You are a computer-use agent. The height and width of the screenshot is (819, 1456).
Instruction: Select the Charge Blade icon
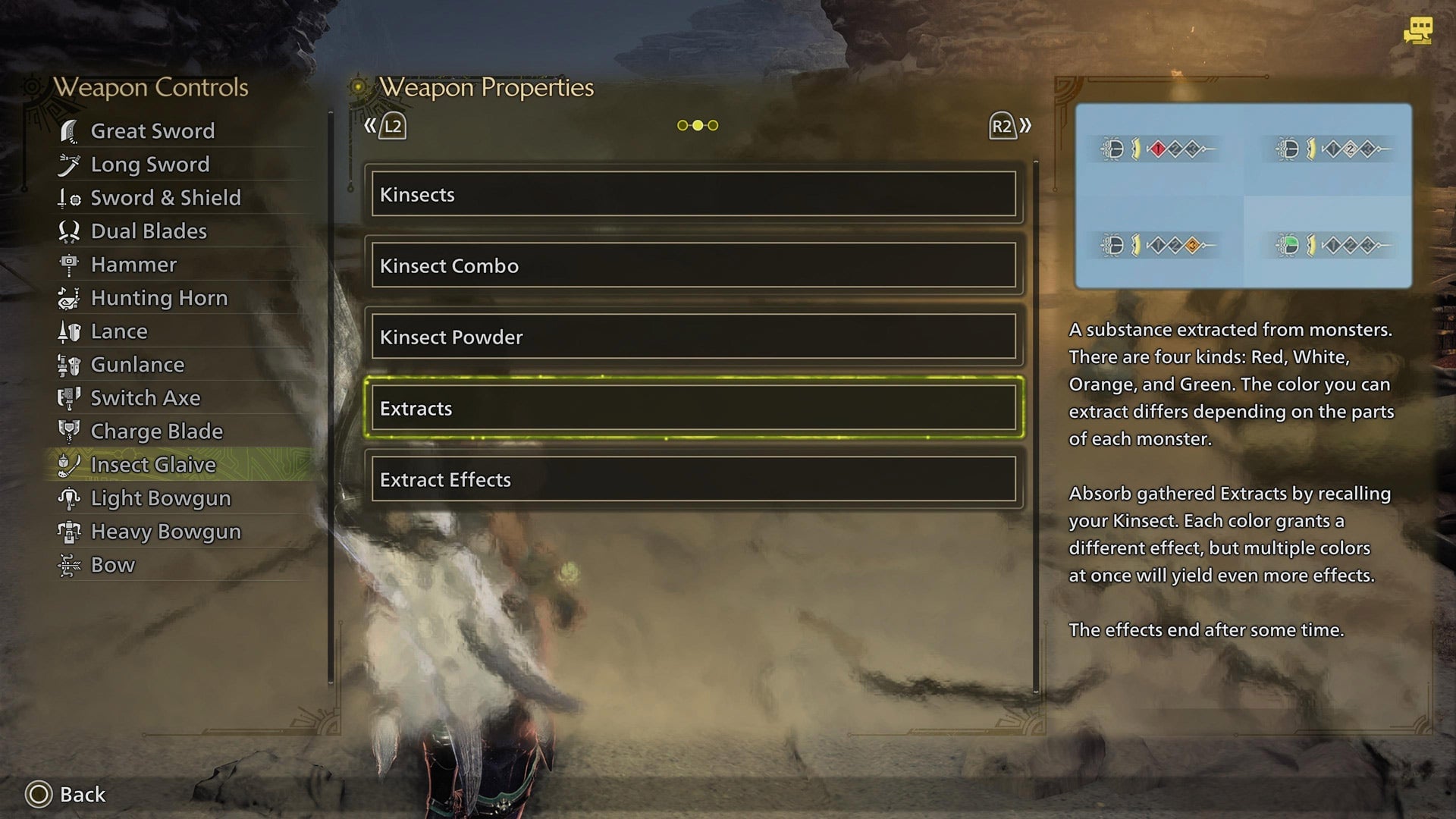[x=71, y=431]
